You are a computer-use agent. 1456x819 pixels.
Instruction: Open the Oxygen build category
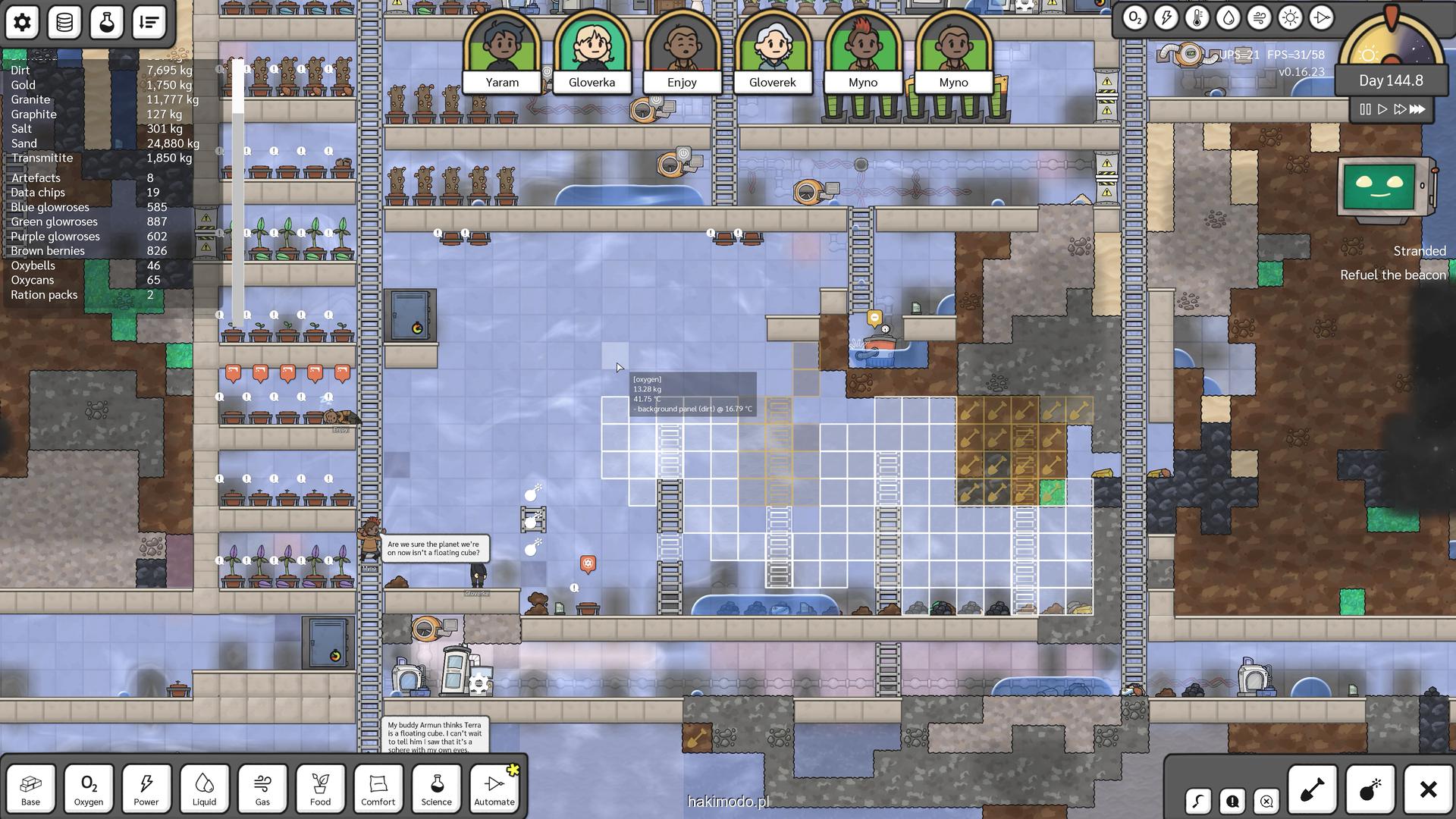coord(89,789)
